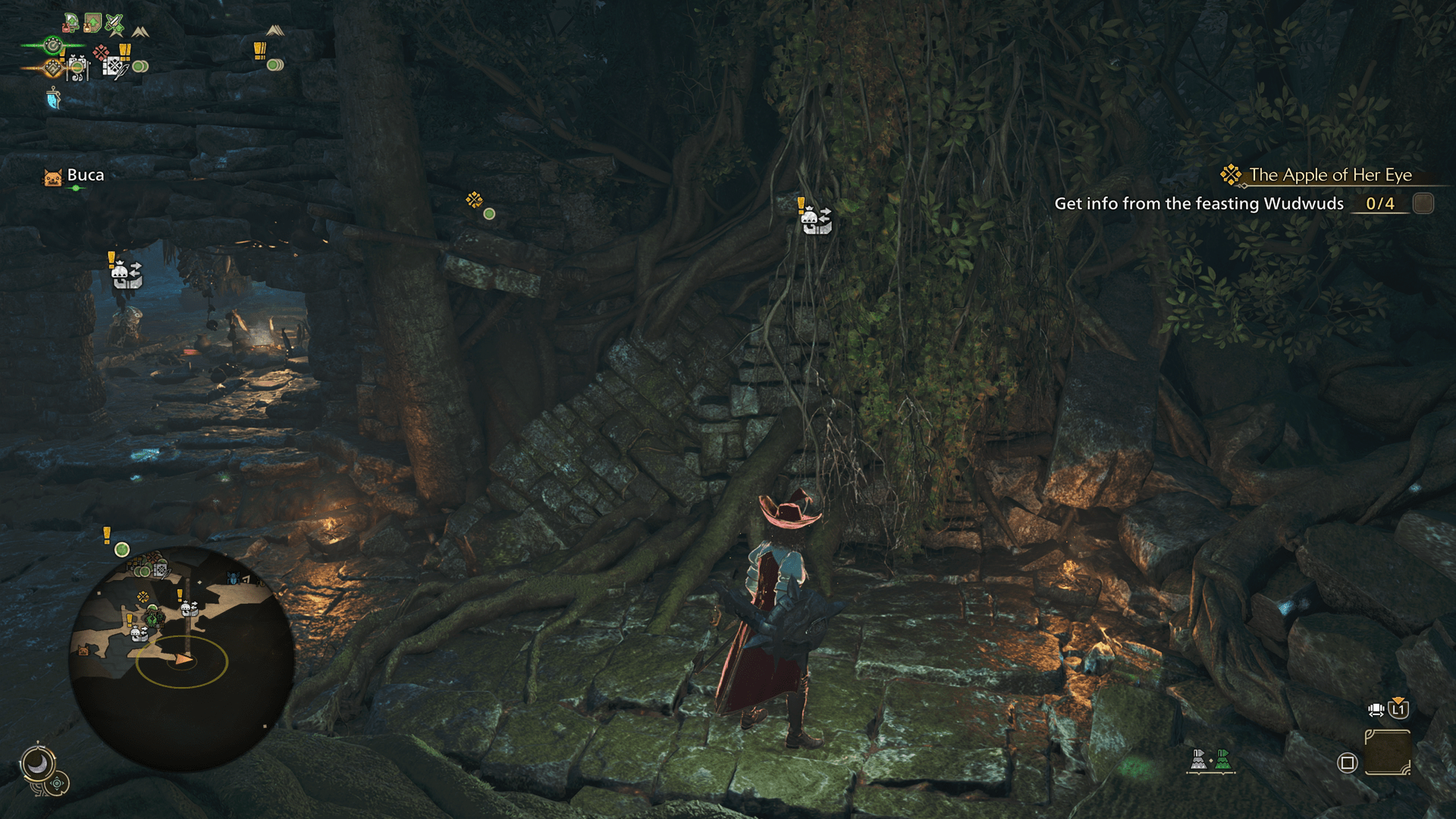This screenshot has width=1456, height=819.
Task: Click Buca's name label
Action: (86, 175)
